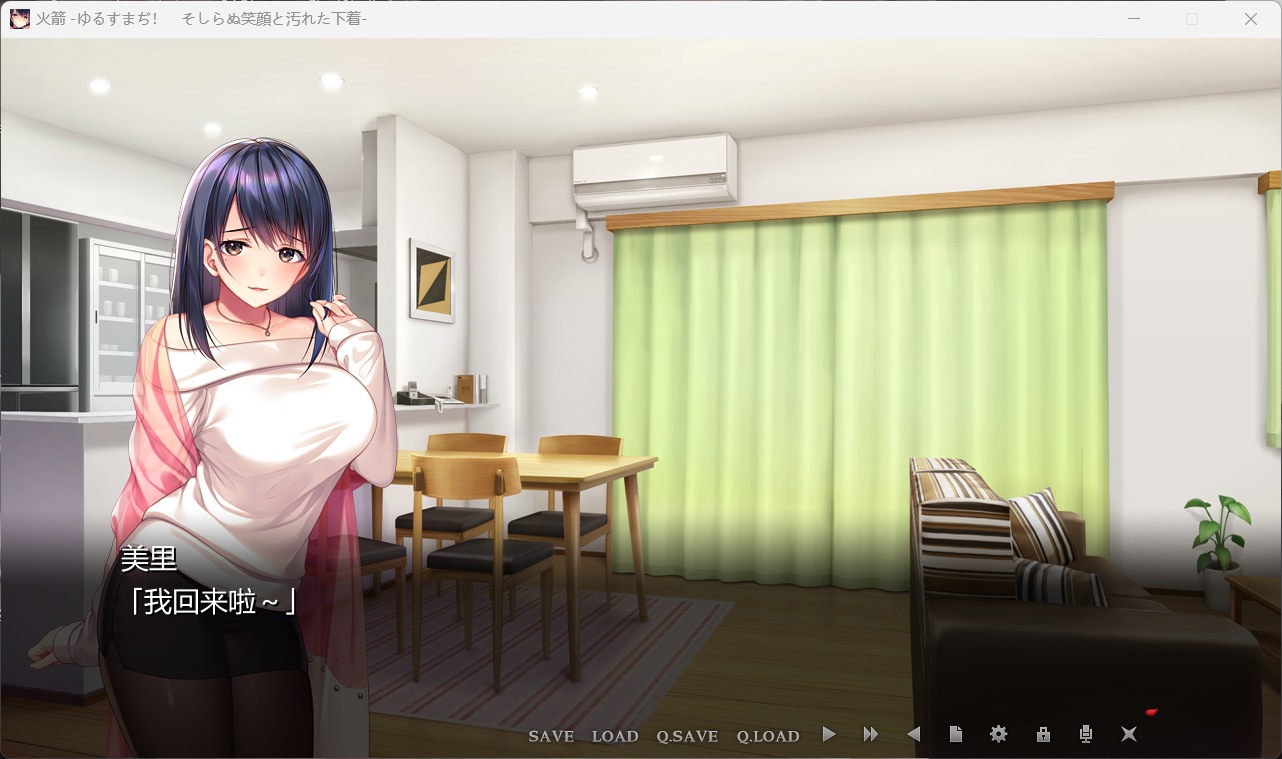Hide the message window with the X icon
The image size is (1282, 759).
pyautogui.click(x=1129, y=735)
